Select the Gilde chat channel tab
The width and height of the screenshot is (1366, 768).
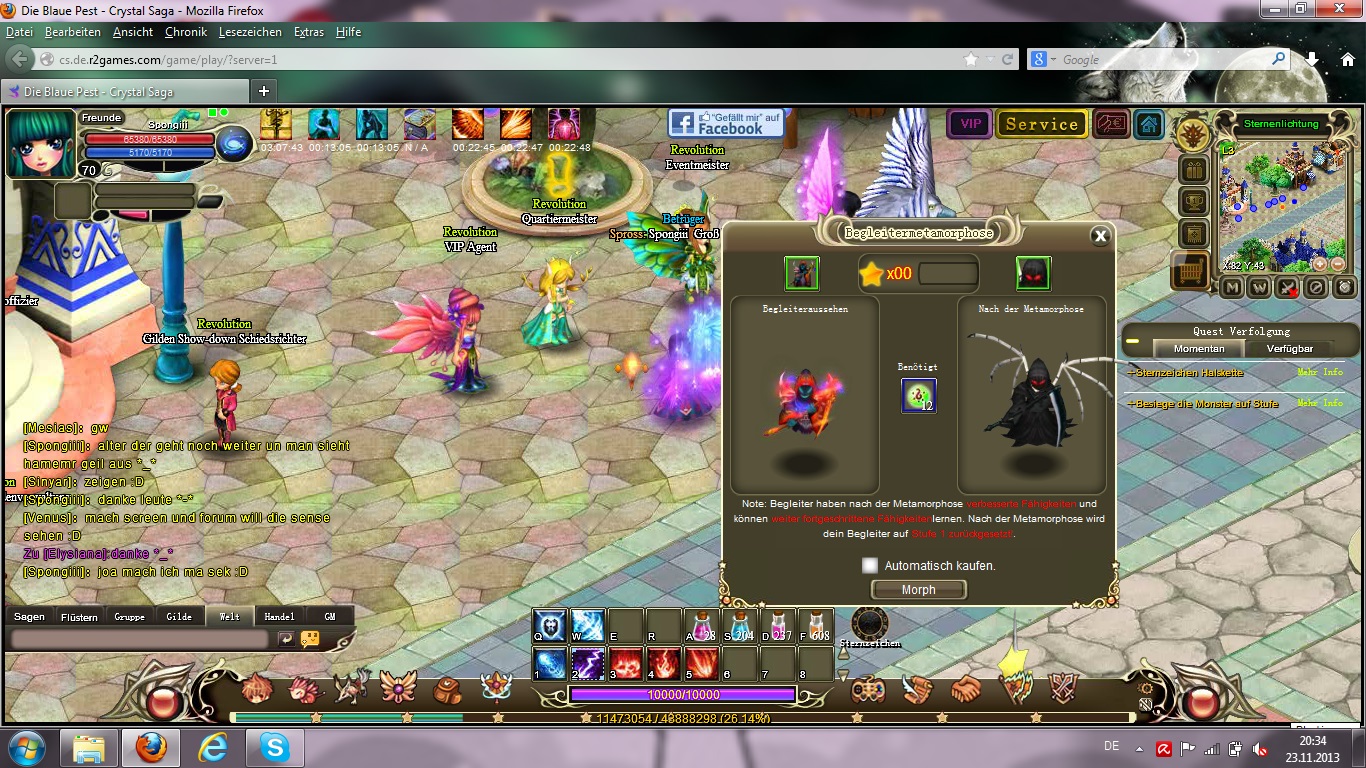click(179, 616)
